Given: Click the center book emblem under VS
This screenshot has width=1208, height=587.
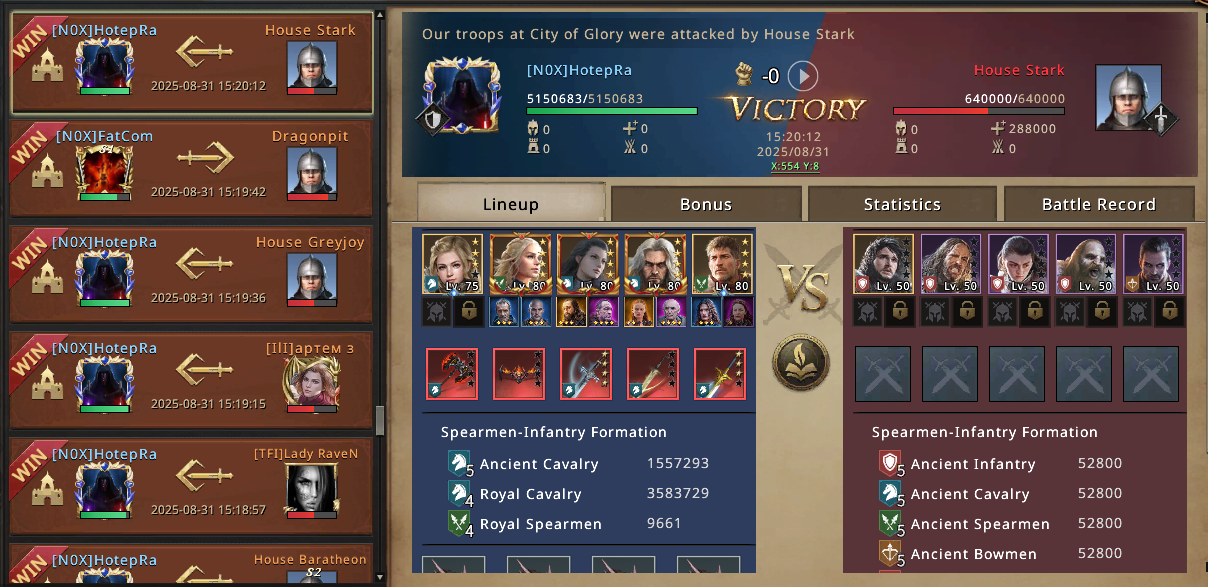Looking at the screenshot, I should pos(800,362).
